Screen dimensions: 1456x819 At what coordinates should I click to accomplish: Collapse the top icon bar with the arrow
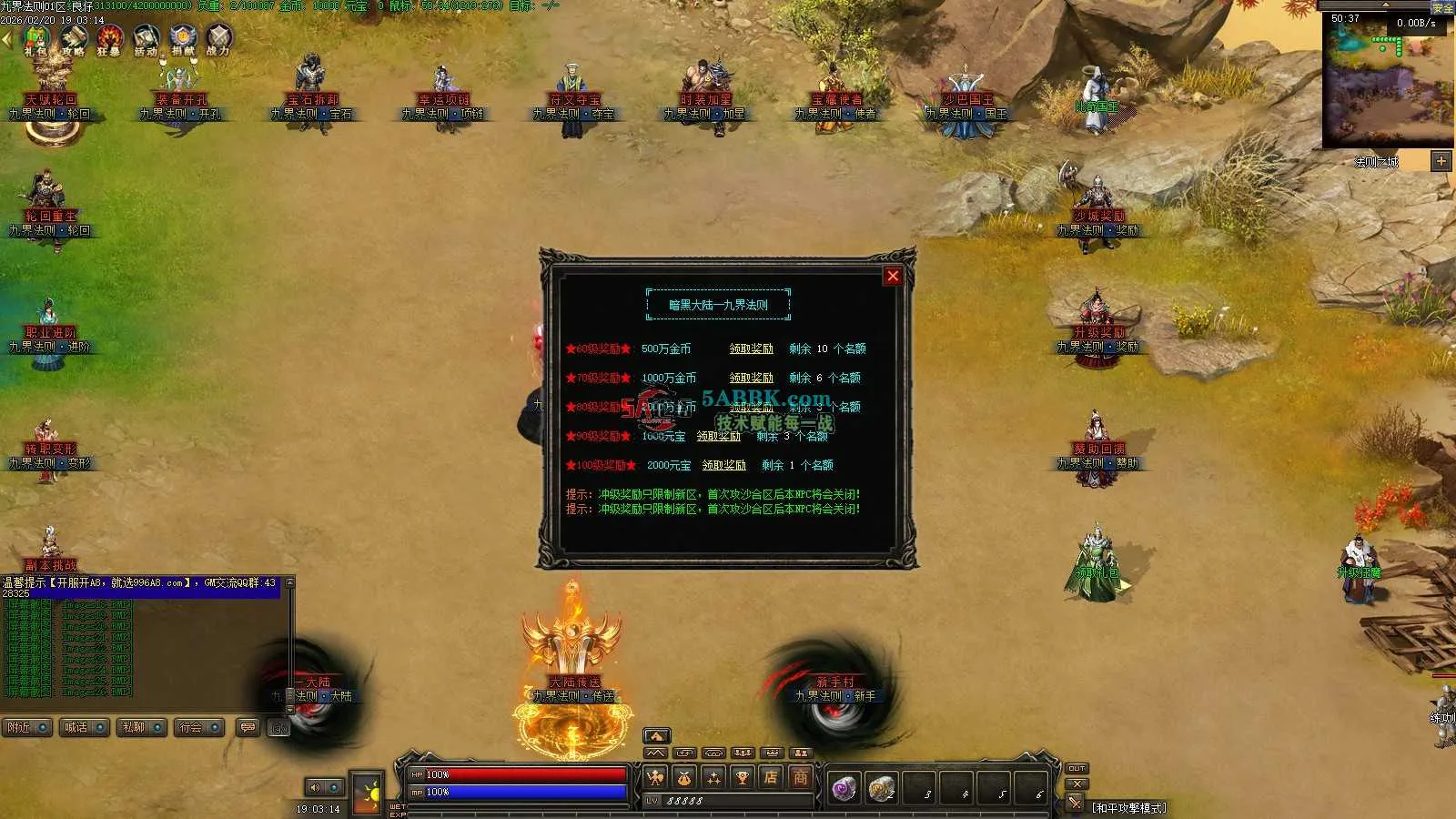(x=6, y=40)
